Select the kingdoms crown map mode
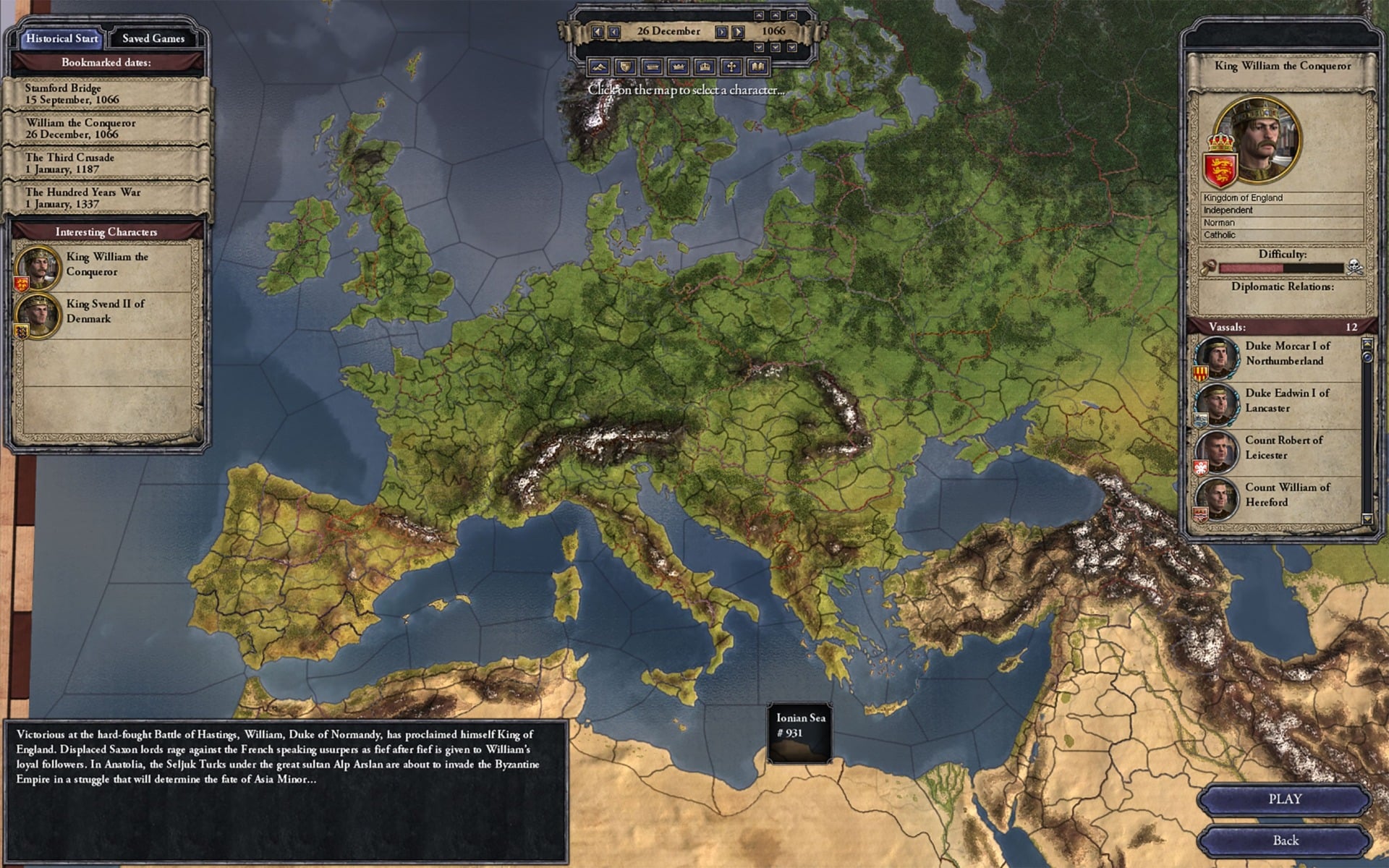This screenshot has width=1389, height=868. click(x=676, y=67)
